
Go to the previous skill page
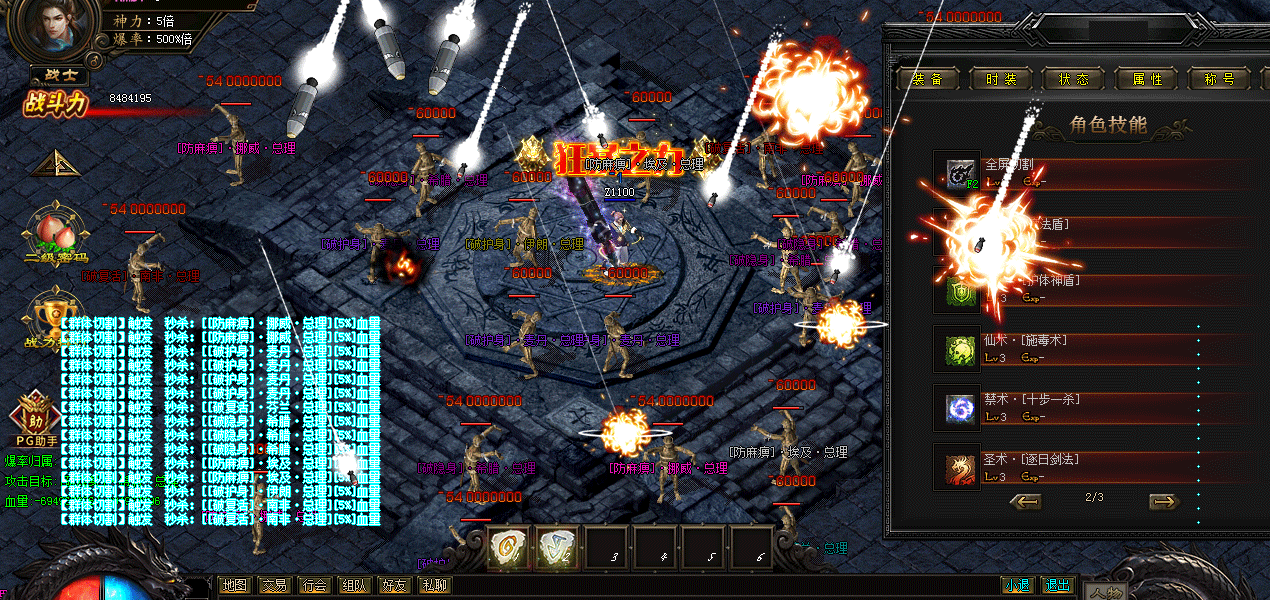pos(1025,501)
